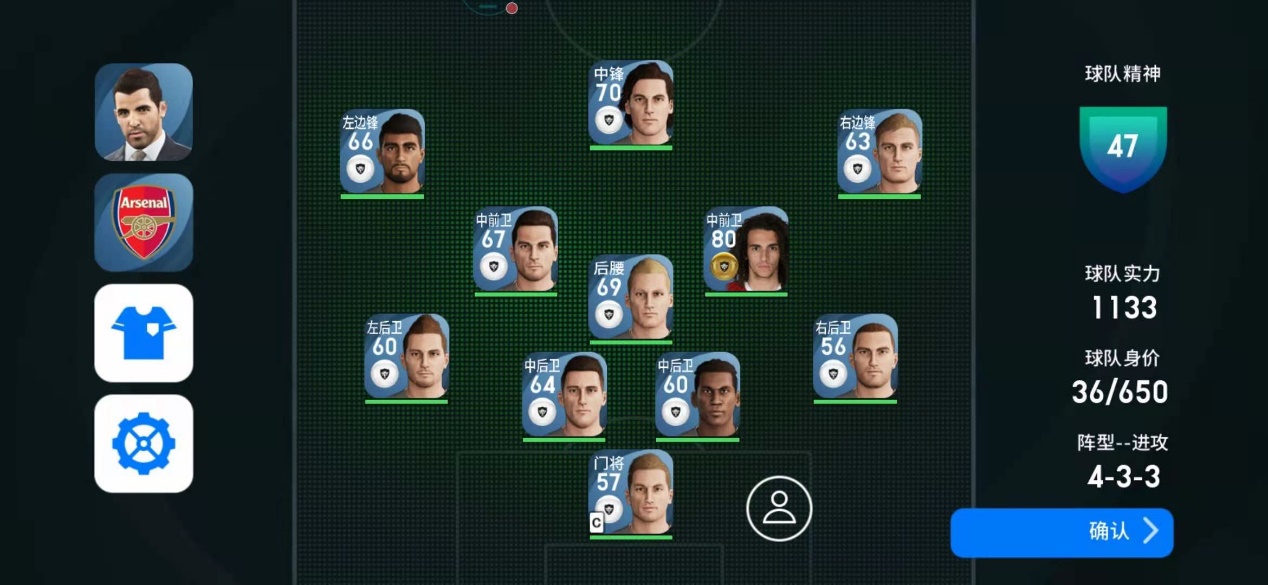This screenshot has width=1268, height=585.
Task: Tap the round player silhouette button
Action: click(x=779, y=508)
